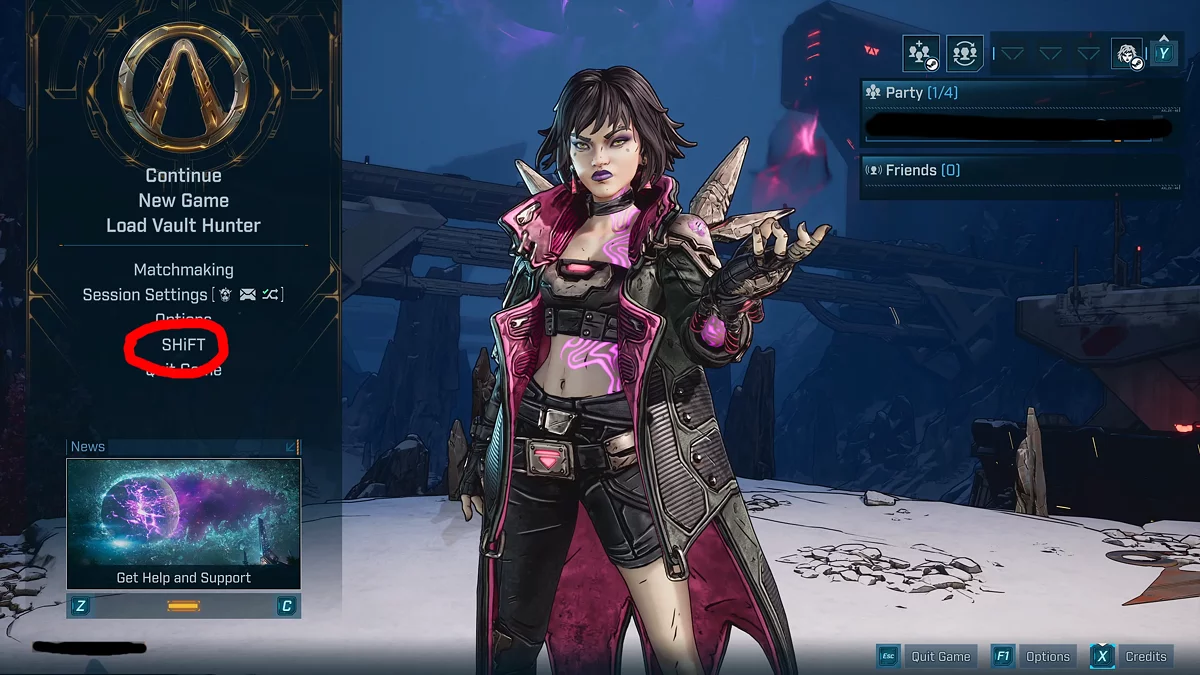This screenshot has width=1200, height=675.
Task: Click the Quit Game button beside Esc prompt
Action: (x=940, y=657)
